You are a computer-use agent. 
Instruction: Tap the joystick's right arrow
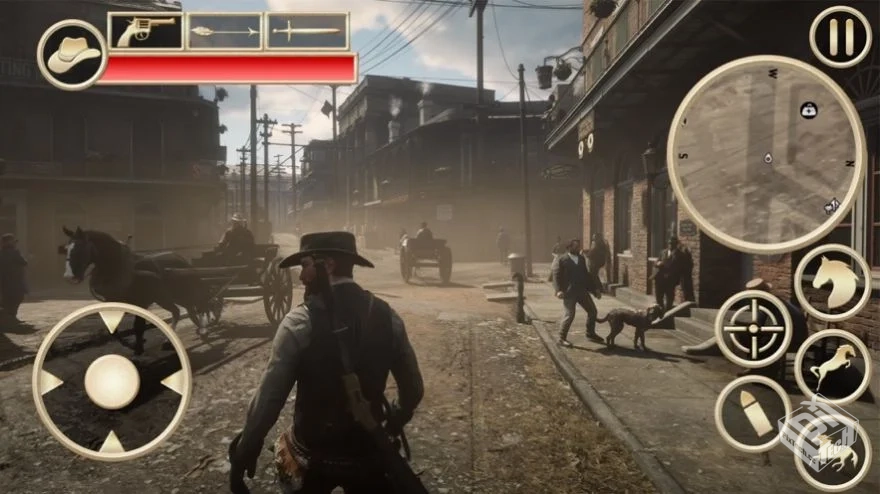(x=174, y=382)
